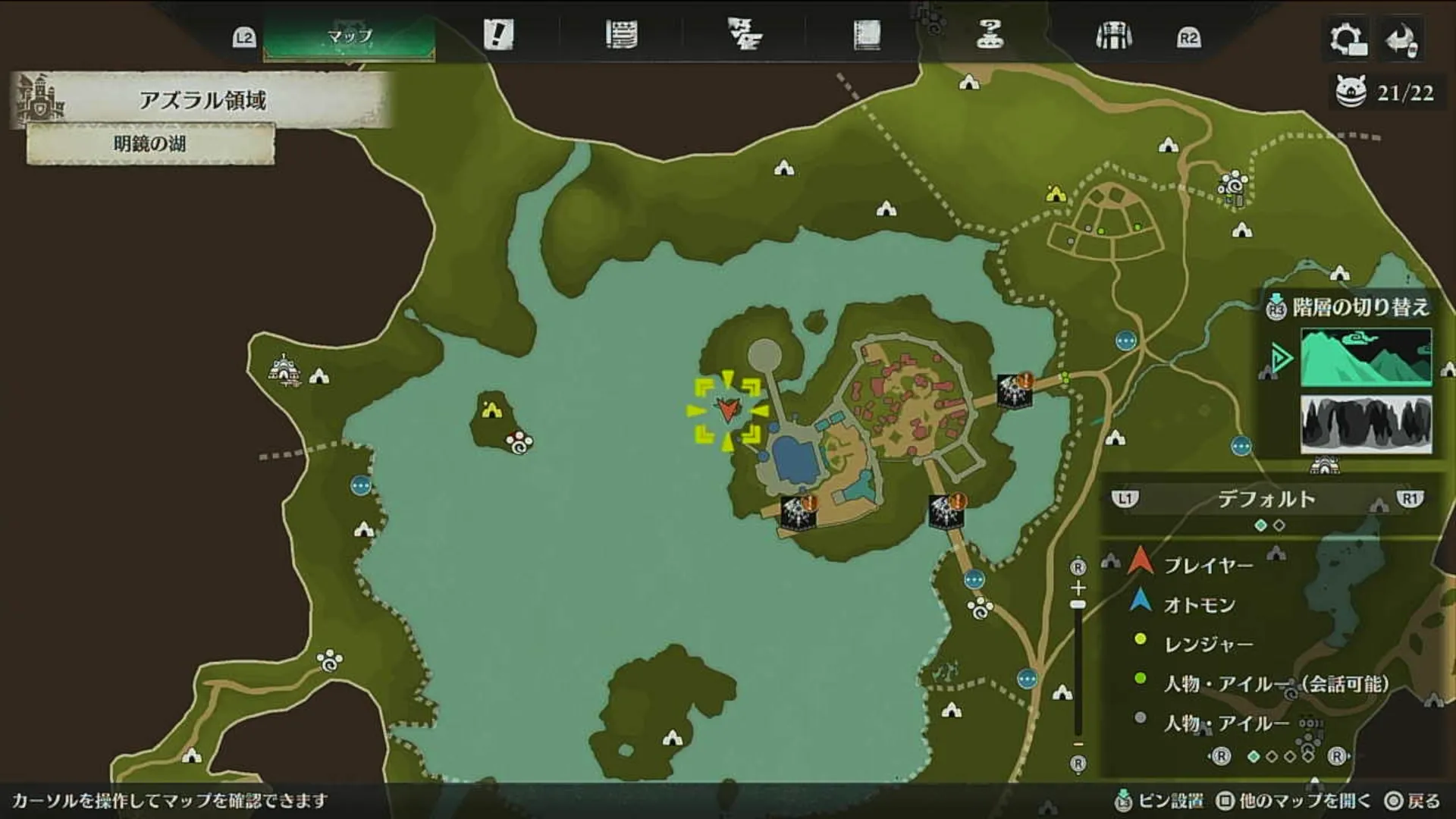Choose the オトモン legend entry
This screenshot has height=819, width=1456.
pos(1199,604)
